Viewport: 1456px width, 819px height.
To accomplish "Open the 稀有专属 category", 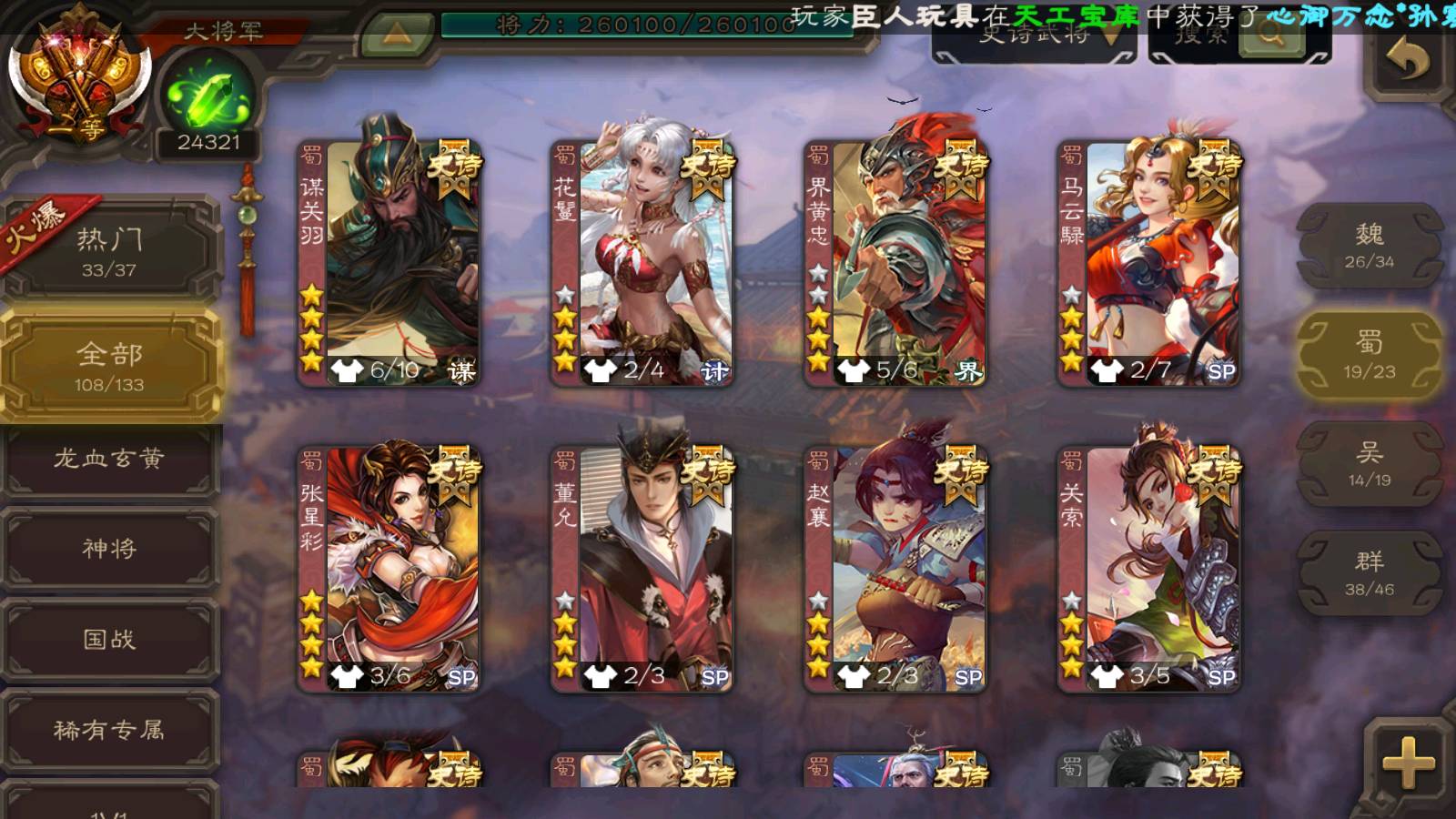I will pyautogui.click(x=109, y=730).
